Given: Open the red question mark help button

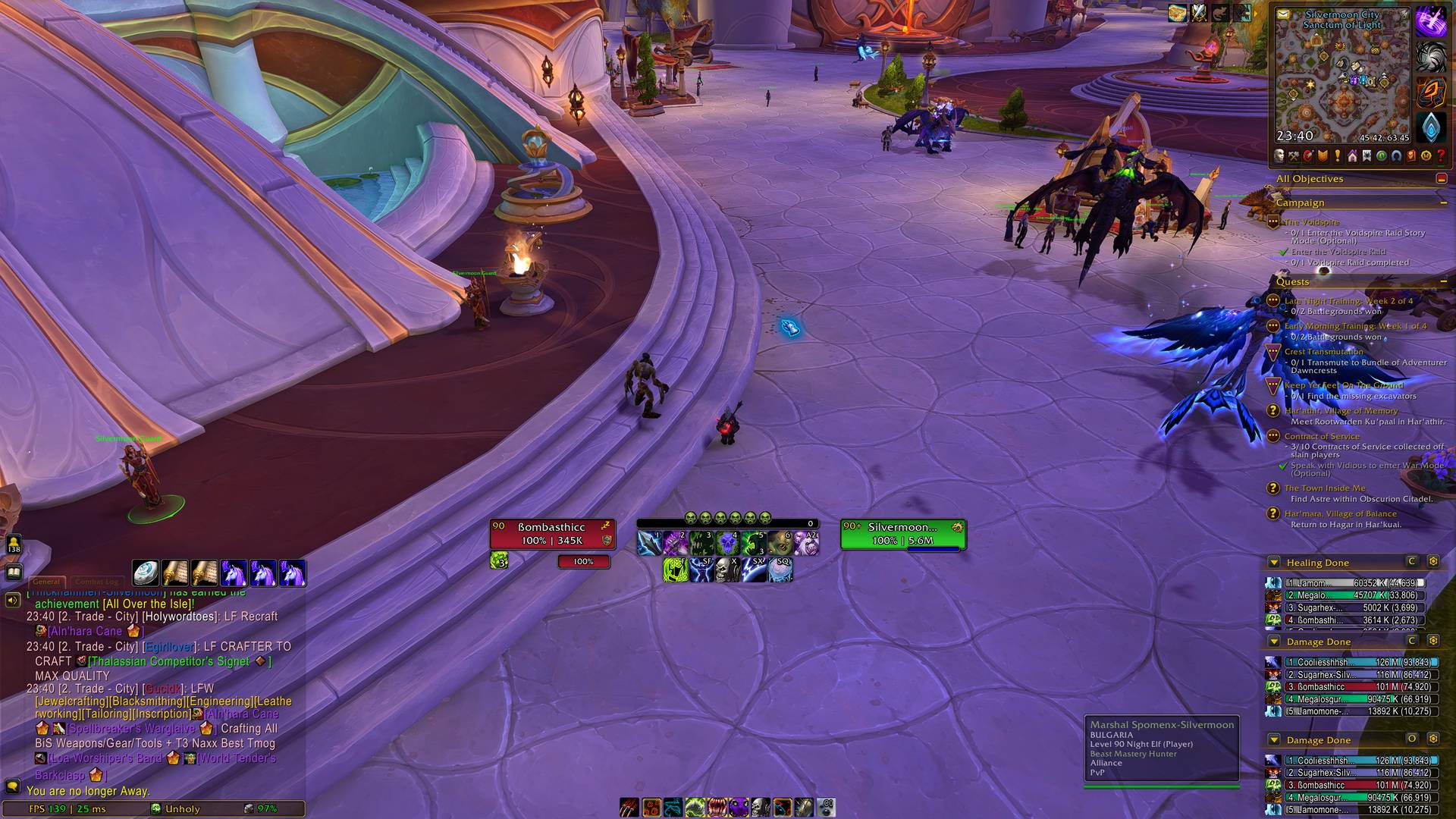Looking at the screenshot, I should pyautogui.click(x=1441, y=156).
